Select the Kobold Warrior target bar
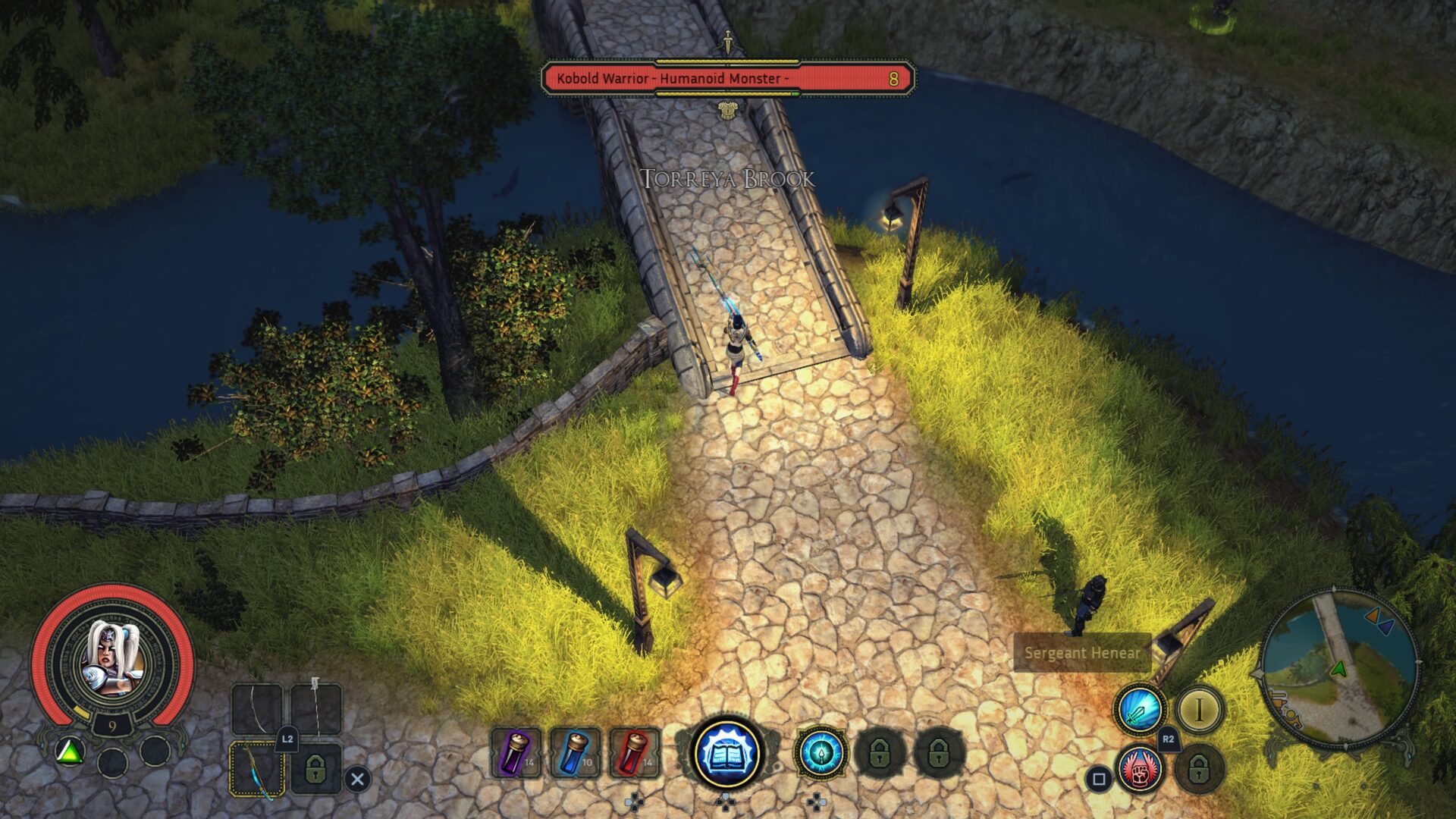The height and width of the screenshot is (819, 1456). [x=726, y=79]
